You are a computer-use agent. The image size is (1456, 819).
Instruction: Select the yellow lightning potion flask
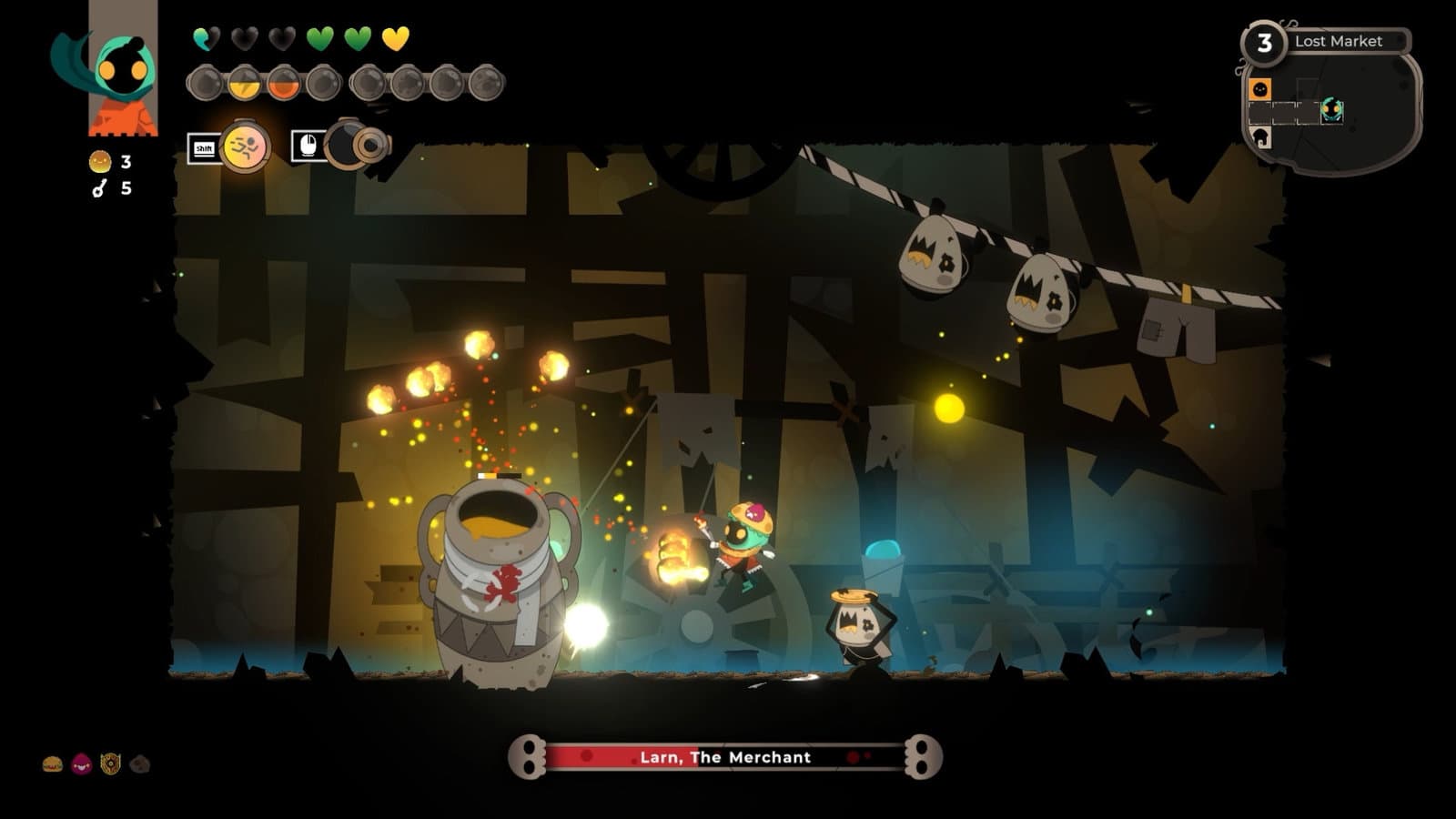pos(244,84)
